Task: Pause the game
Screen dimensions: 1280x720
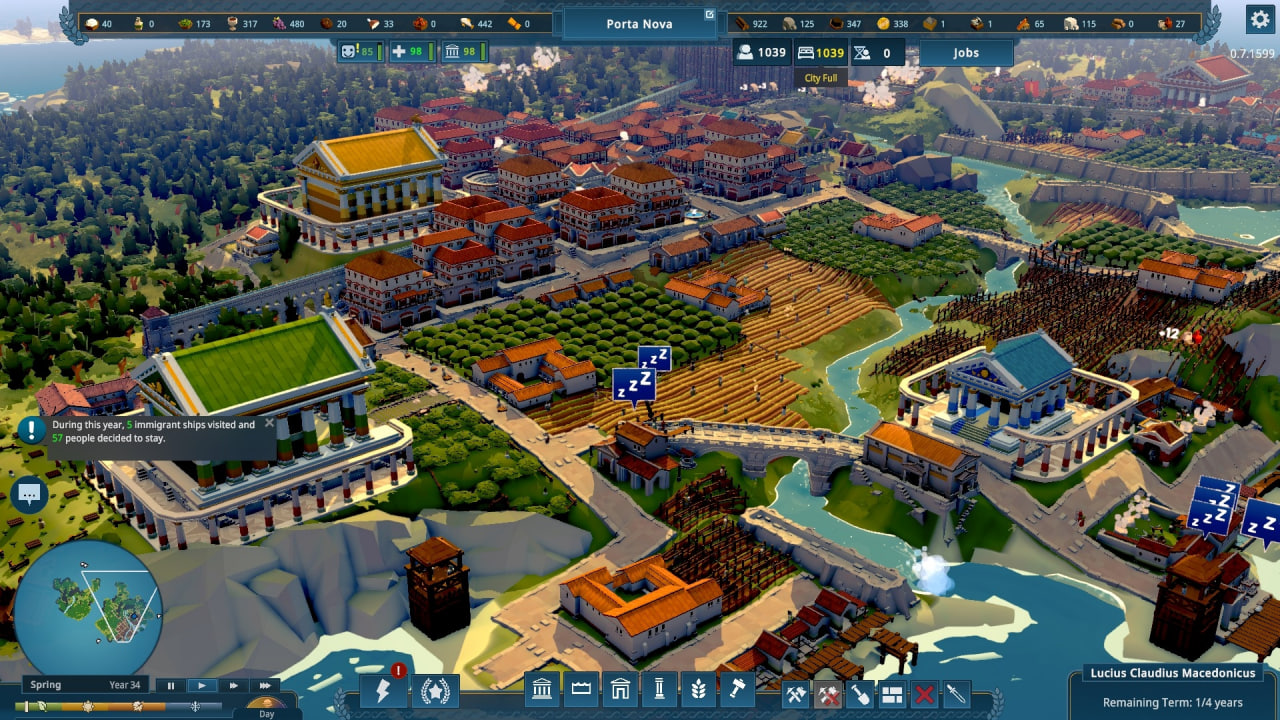Action: (171, 686)
